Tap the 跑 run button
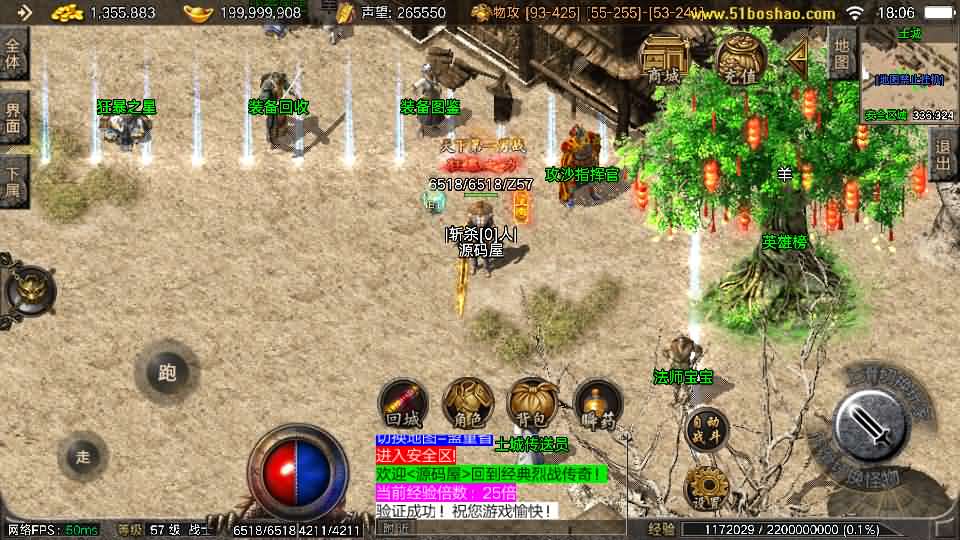Image resolution: width=960 pixels, height=540 pixels. point(167,373)
